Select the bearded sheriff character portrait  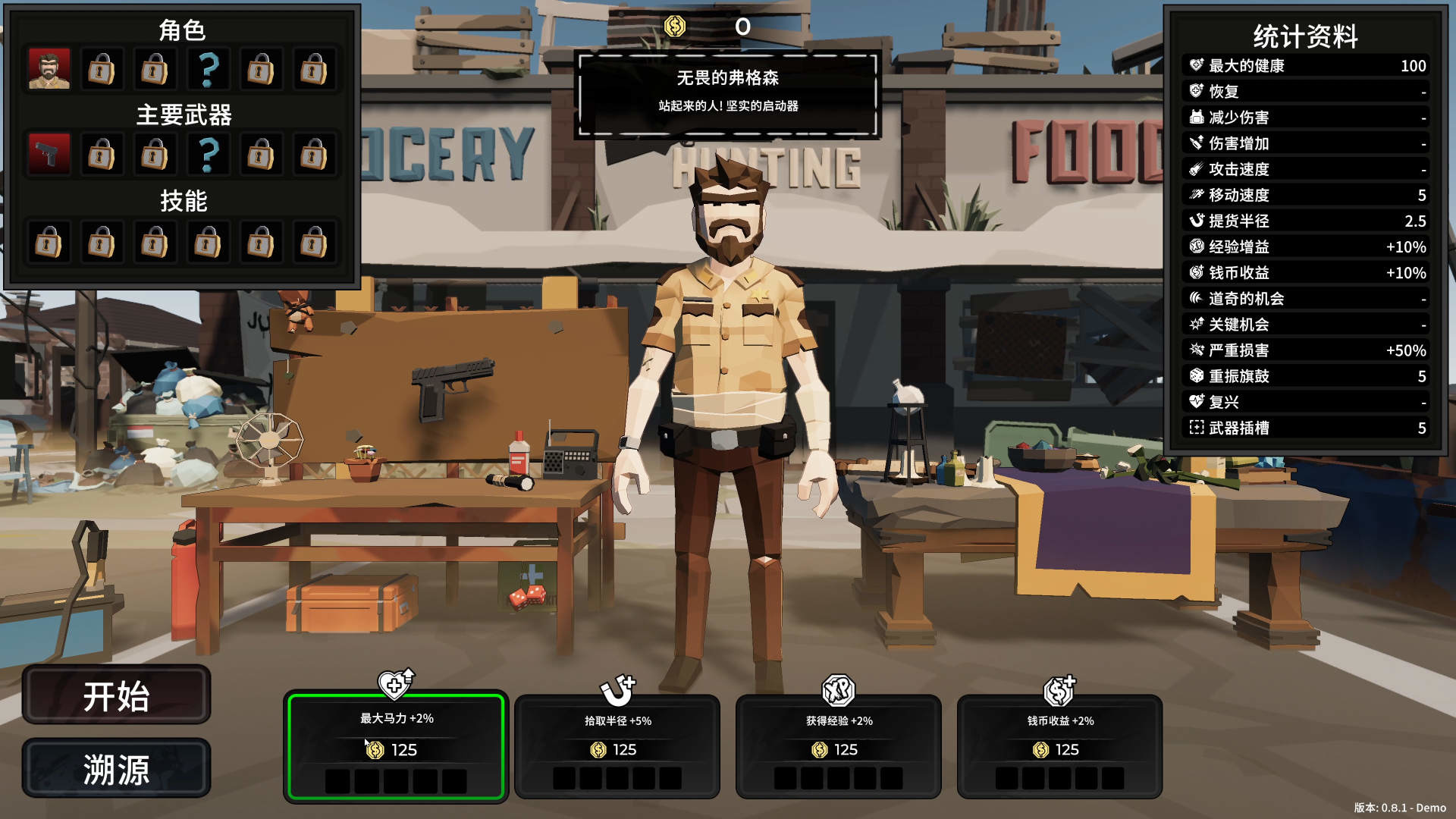tap(49, 70)
